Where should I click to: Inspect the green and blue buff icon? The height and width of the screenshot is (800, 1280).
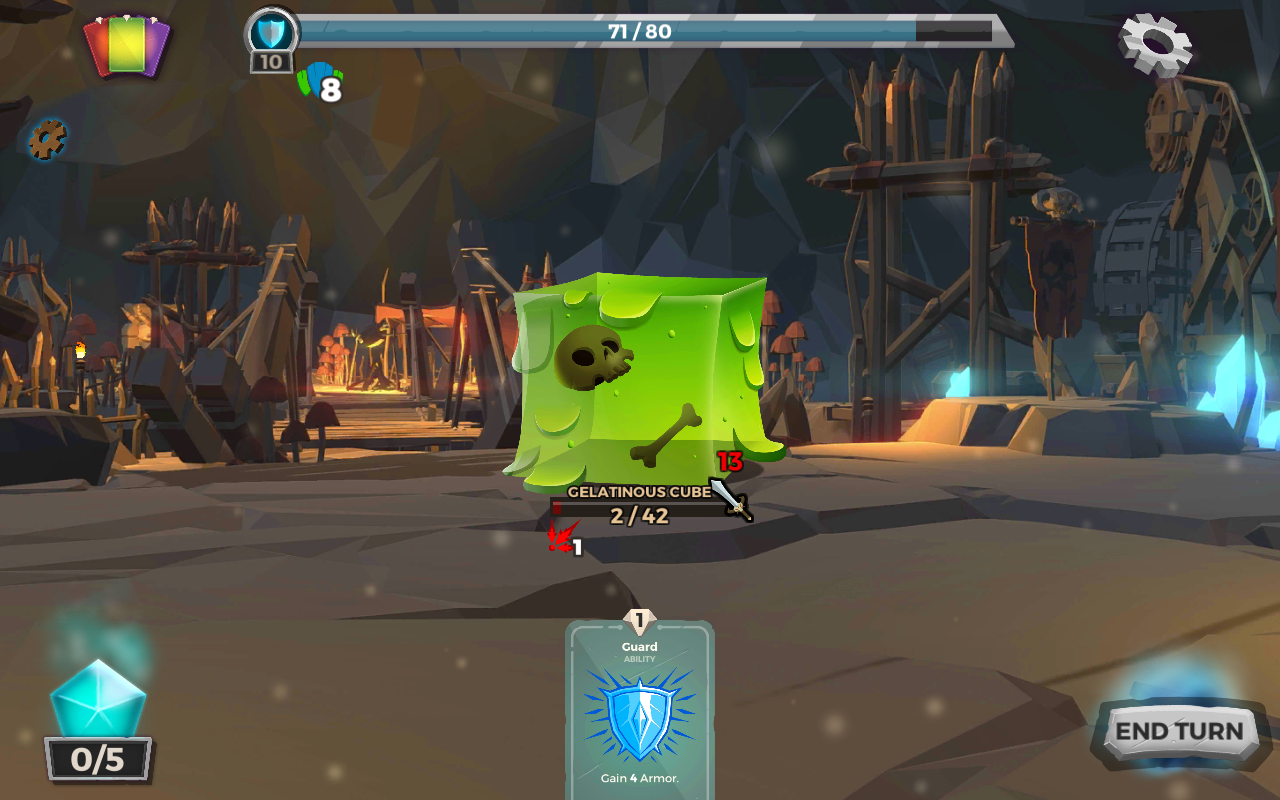pyautogui.click(x=318, y=81)
